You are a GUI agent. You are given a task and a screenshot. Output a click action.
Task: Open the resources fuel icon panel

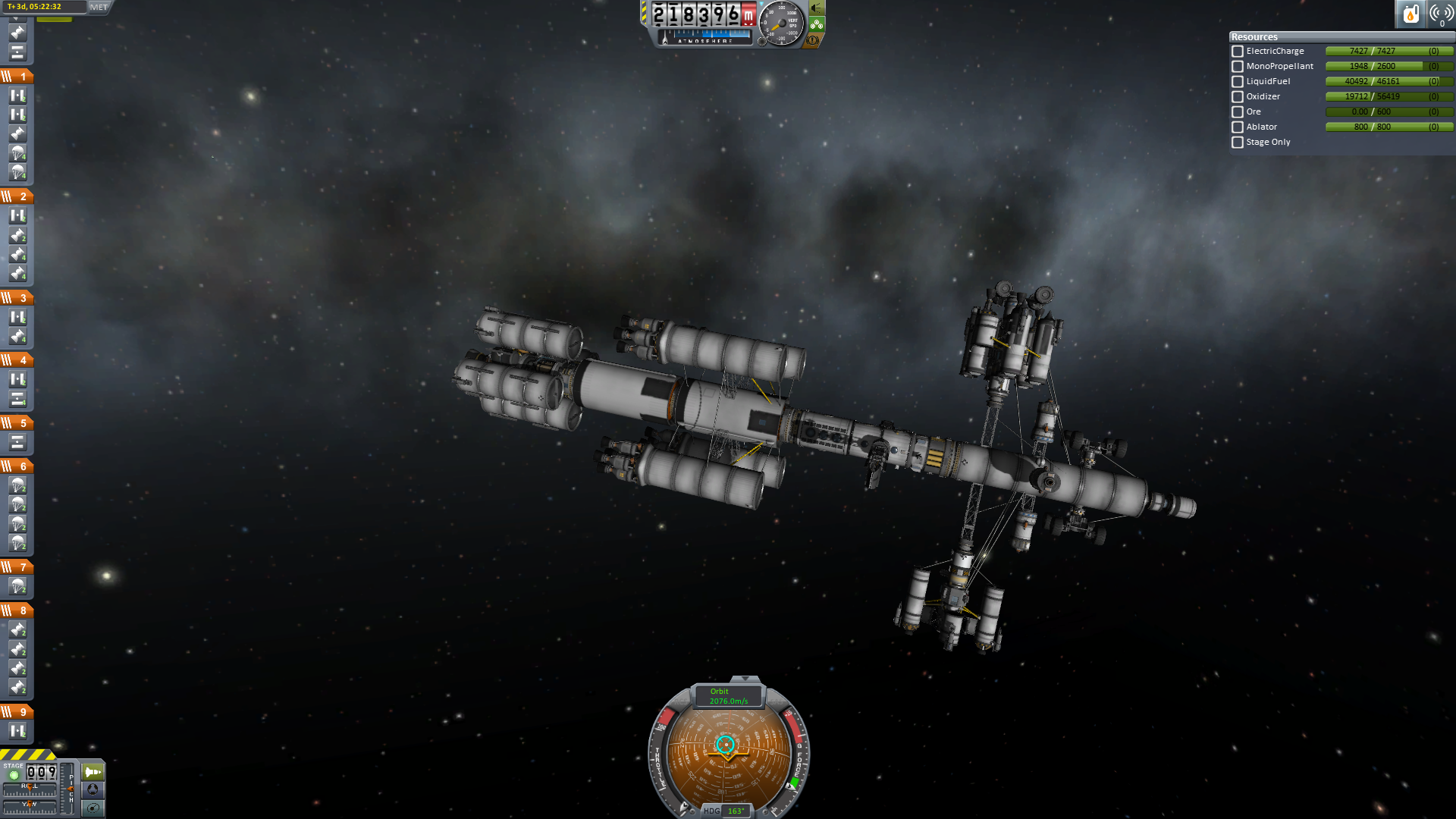1410,14
